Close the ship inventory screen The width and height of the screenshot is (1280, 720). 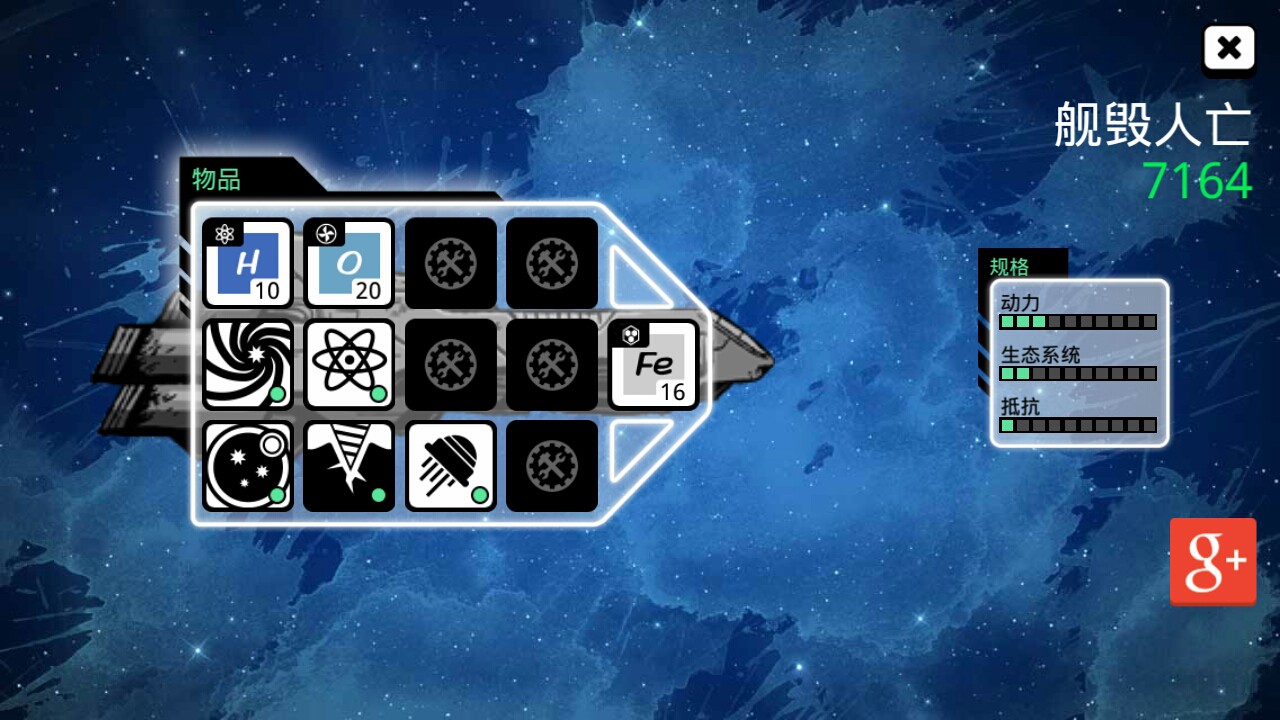pyautogui.click(x=1229, y=47)
